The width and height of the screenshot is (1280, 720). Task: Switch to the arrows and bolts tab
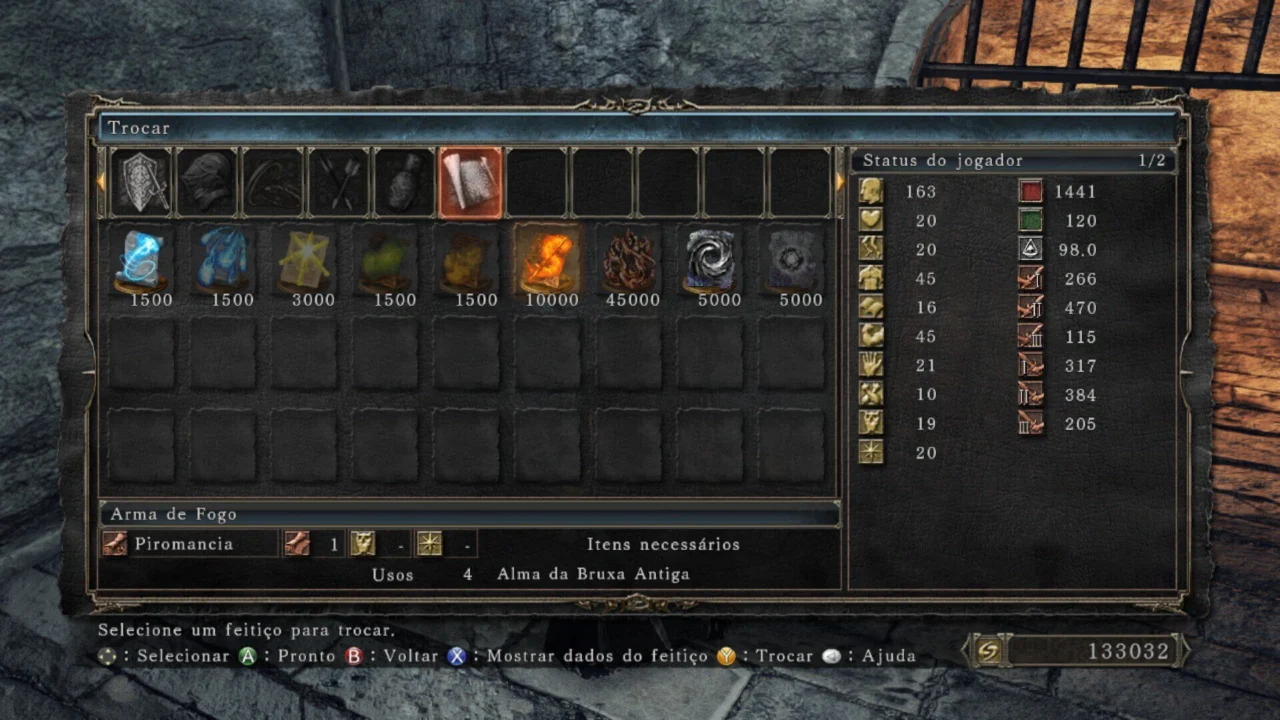(339, 182)
